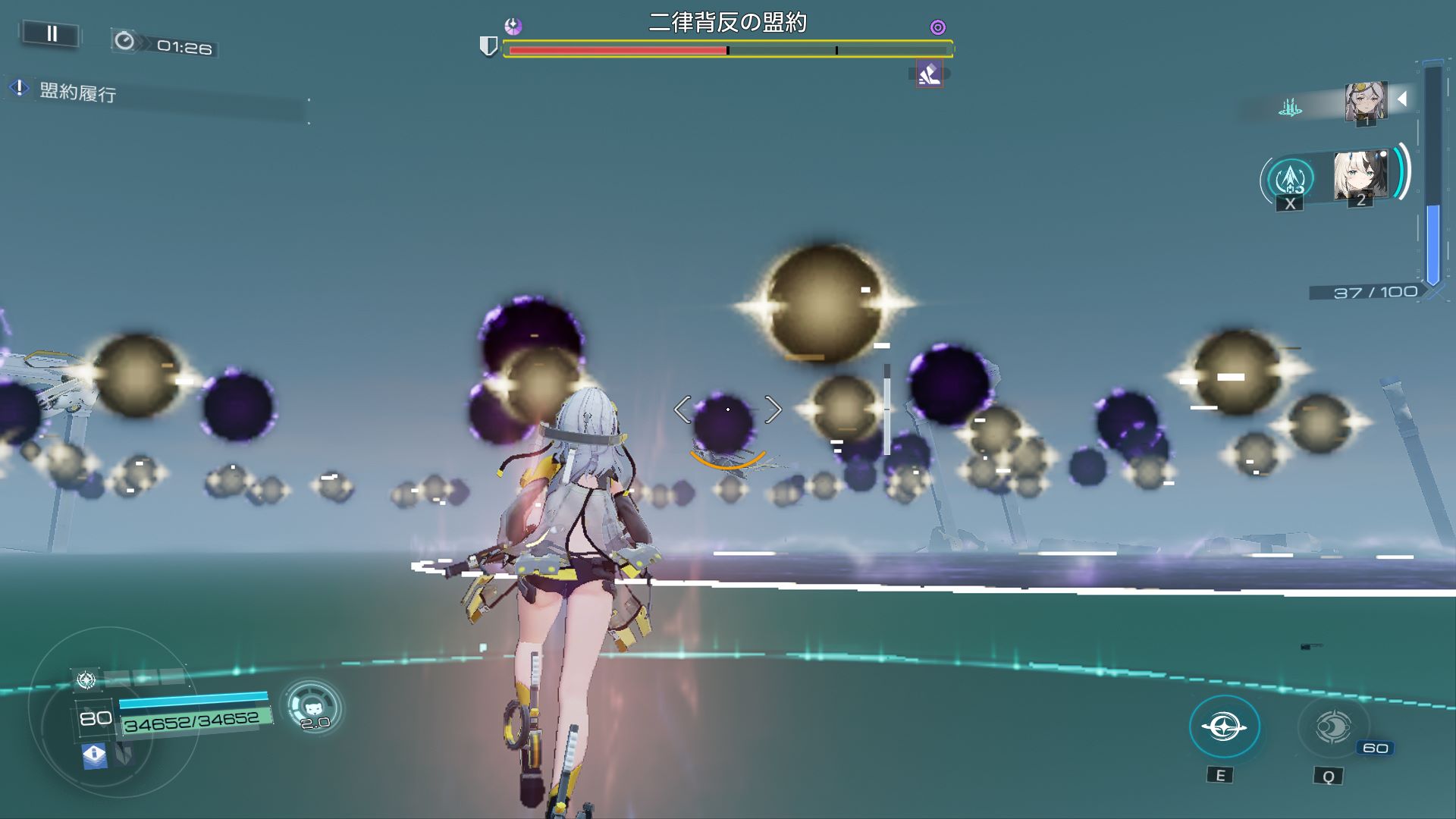
Task: Click the blue item box icon
Action: point(94,755)
